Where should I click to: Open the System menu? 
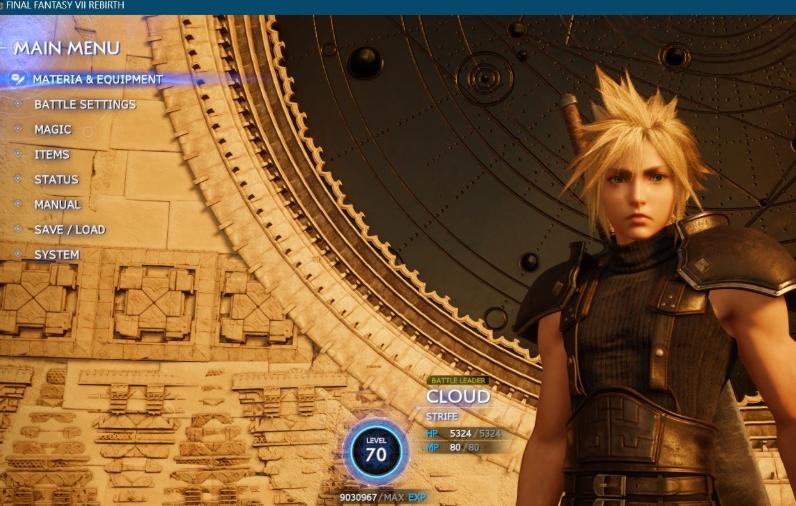tap(57, 254)
